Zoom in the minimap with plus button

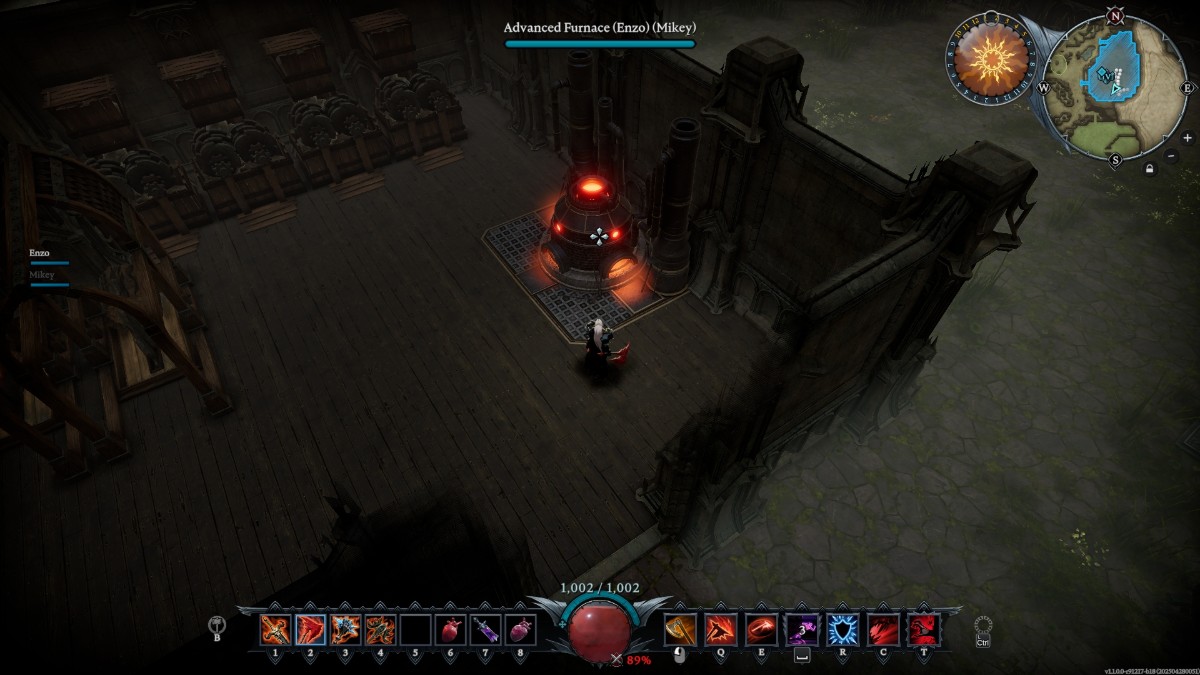[1187, 138]
